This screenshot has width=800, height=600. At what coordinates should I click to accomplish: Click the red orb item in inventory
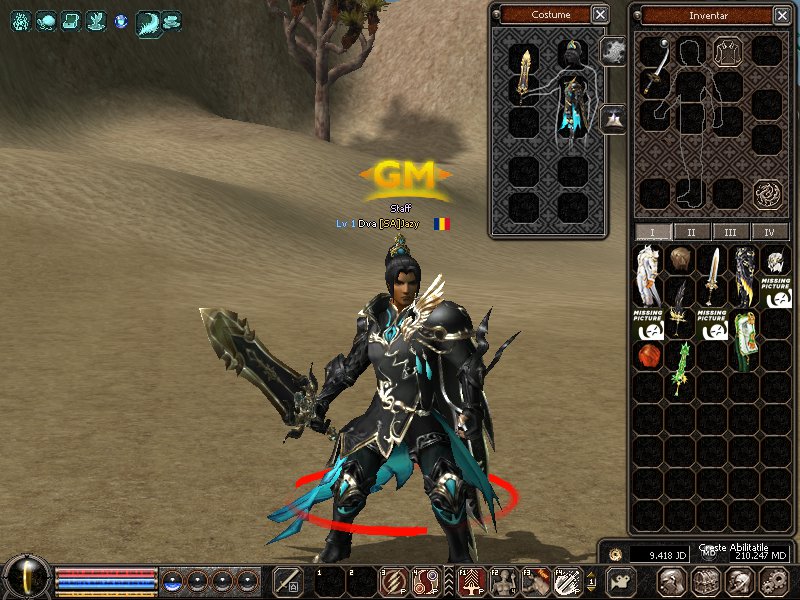(648, 354)
